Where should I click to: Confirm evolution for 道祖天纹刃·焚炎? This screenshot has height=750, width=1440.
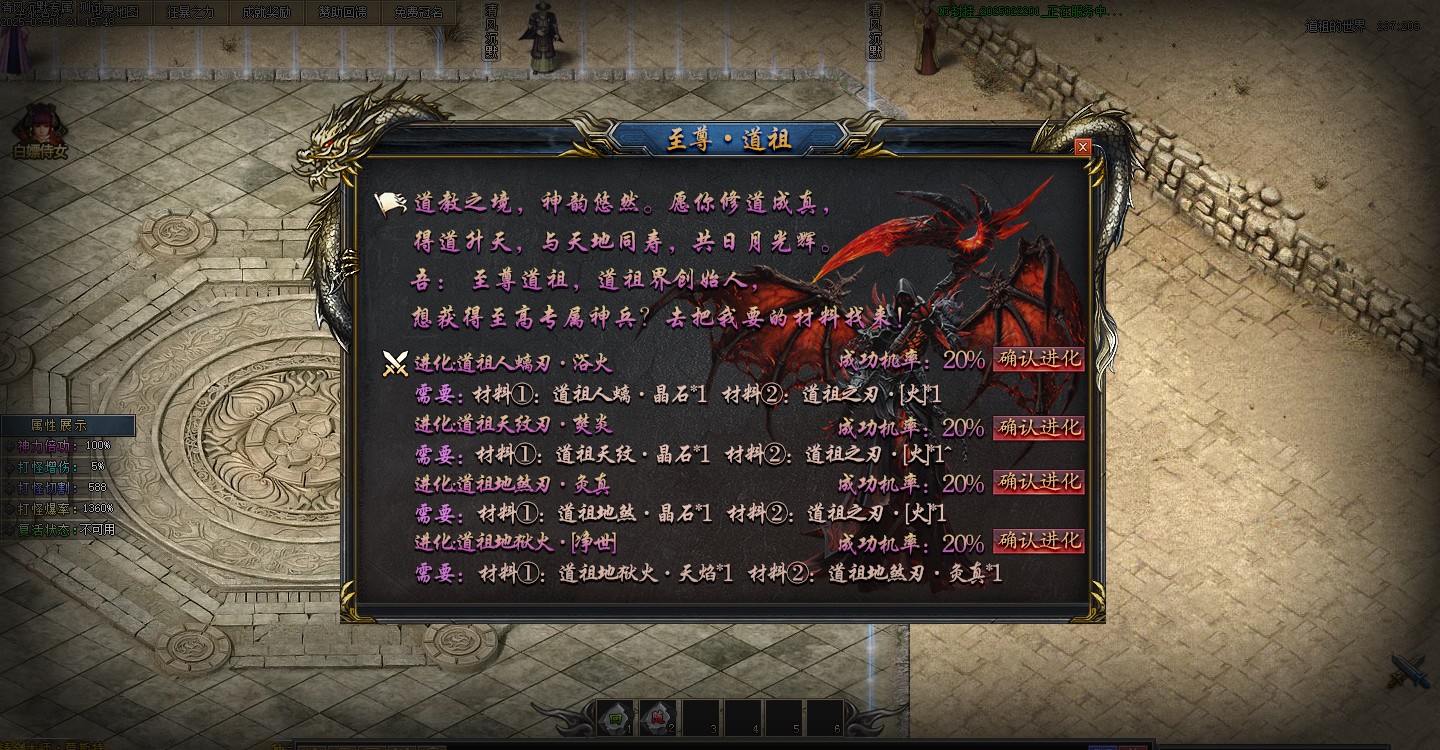tap(1038, 427)
